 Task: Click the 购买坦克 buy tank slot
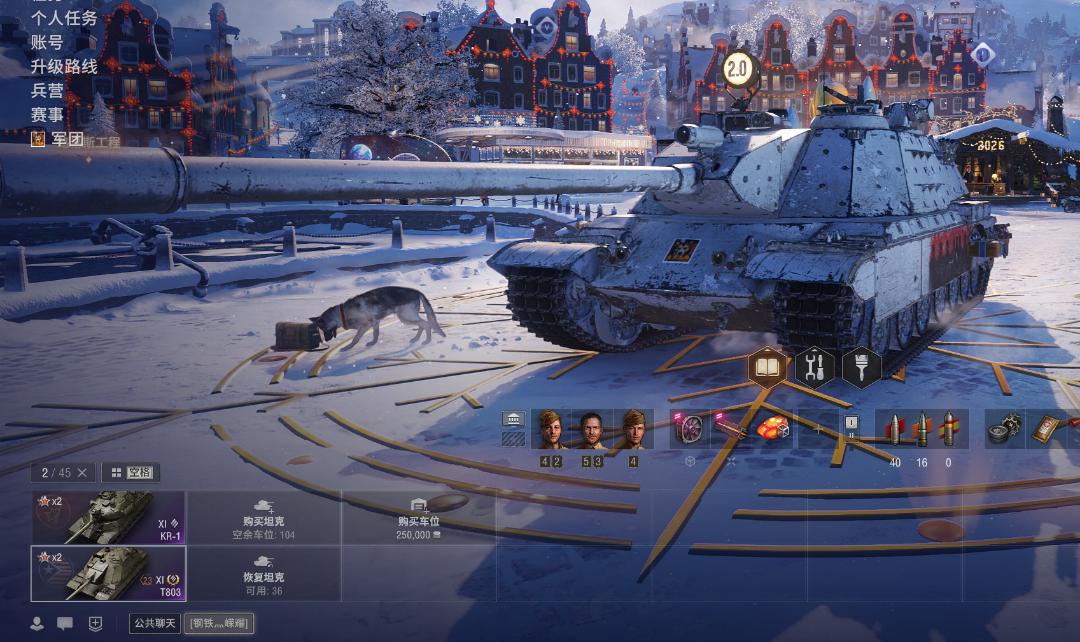tap(265, 517)
